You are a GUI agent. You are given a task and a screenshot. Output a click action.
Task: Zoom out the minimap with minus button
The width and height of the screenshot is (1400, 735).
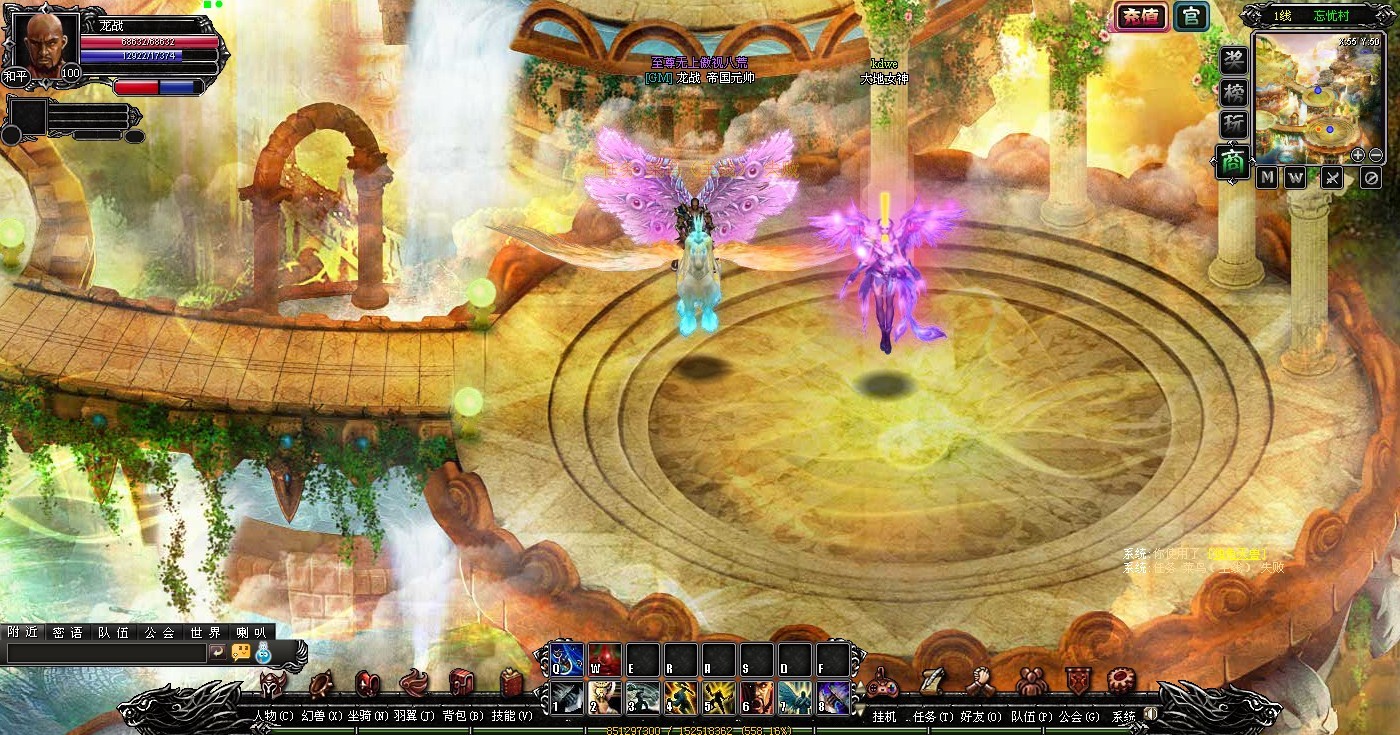(1376, 155)
